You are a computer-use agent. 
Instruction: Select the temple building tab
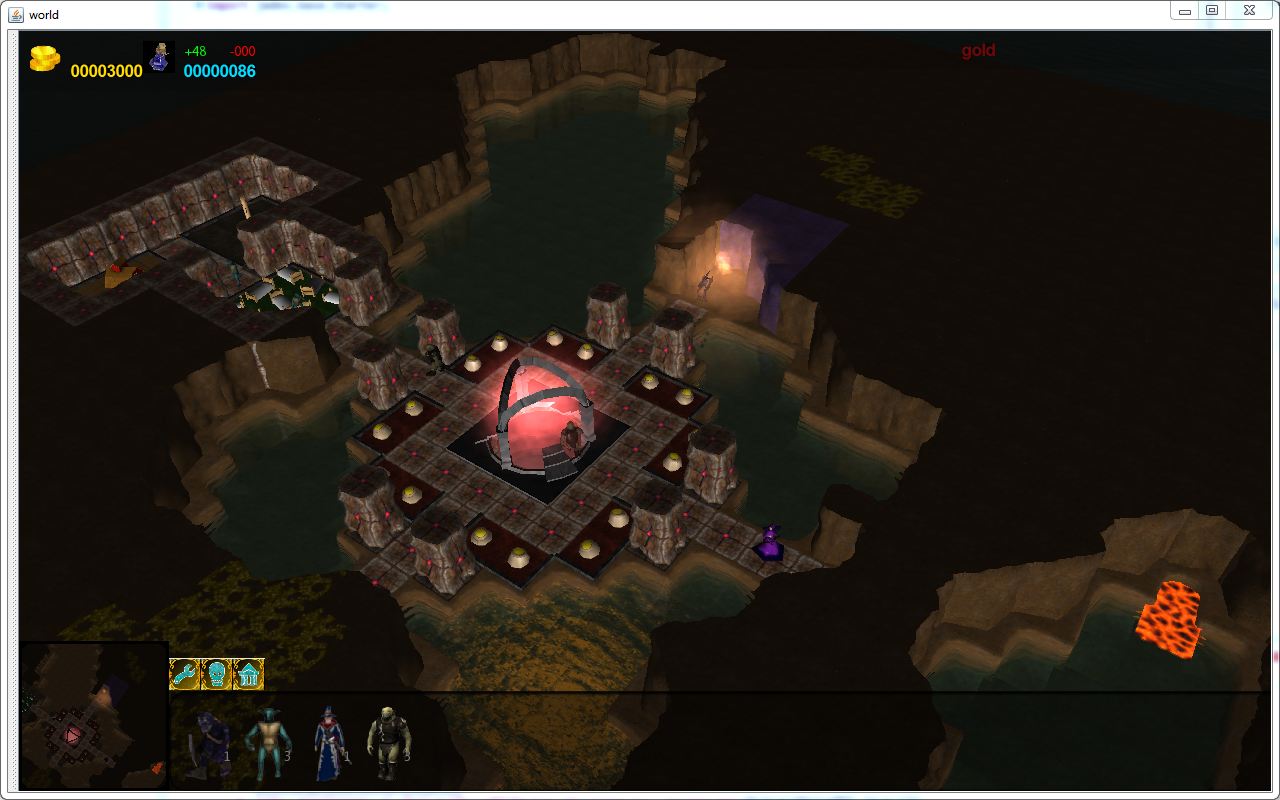click(248, 674)
